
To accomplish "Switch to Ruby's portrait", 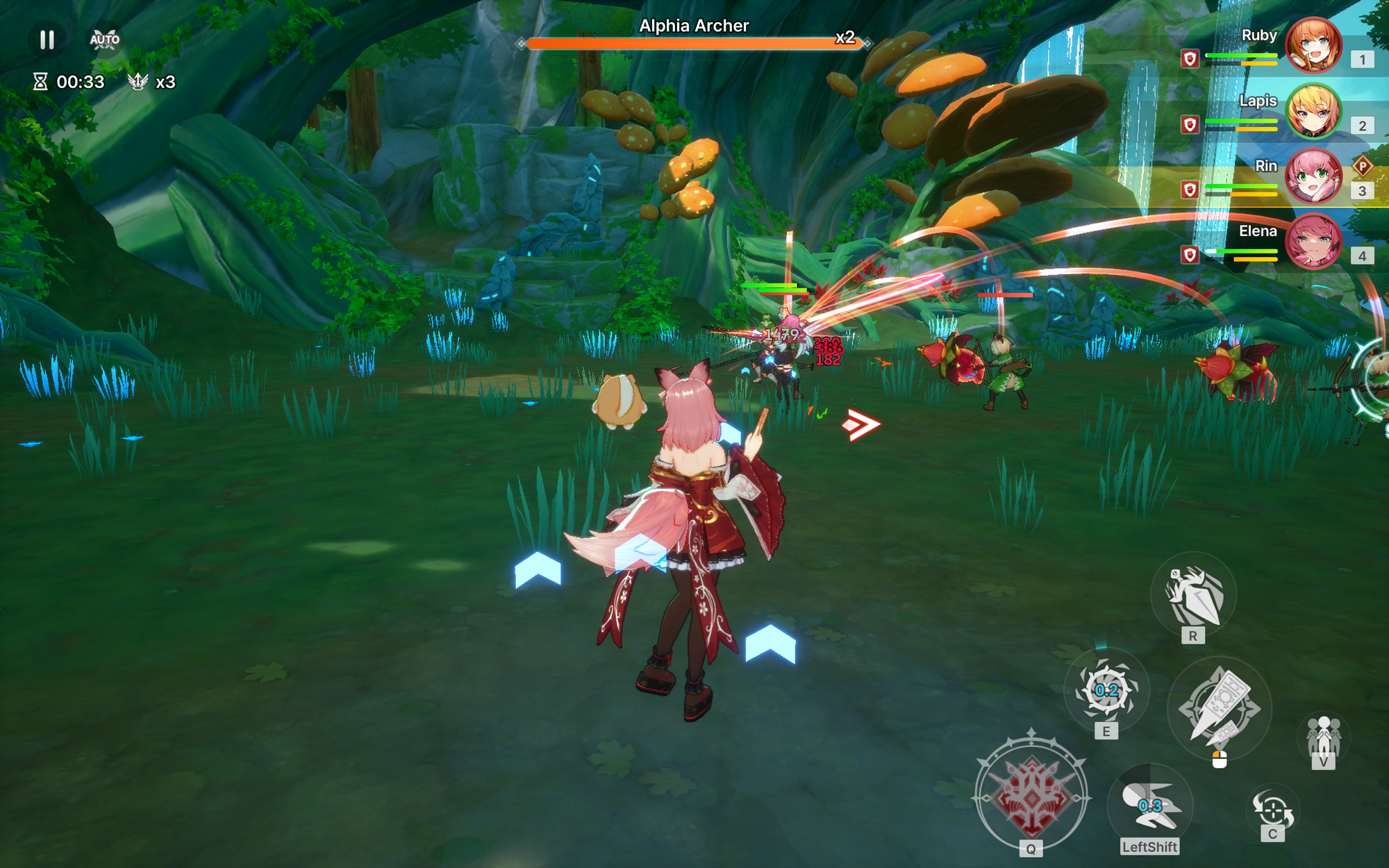I will (1313, 46).
